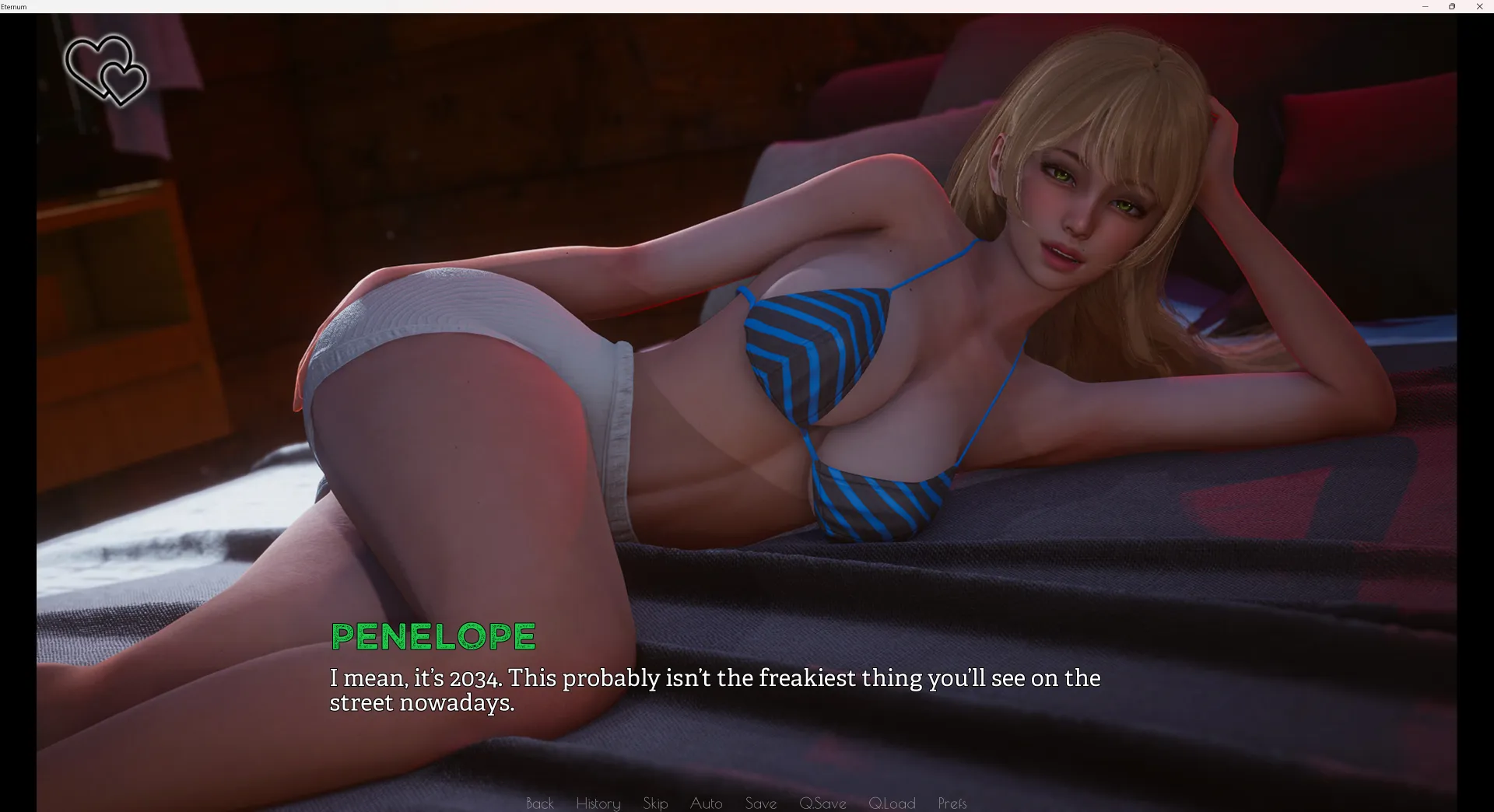
Task: Minimize the game window
Action: [1426, 7]
